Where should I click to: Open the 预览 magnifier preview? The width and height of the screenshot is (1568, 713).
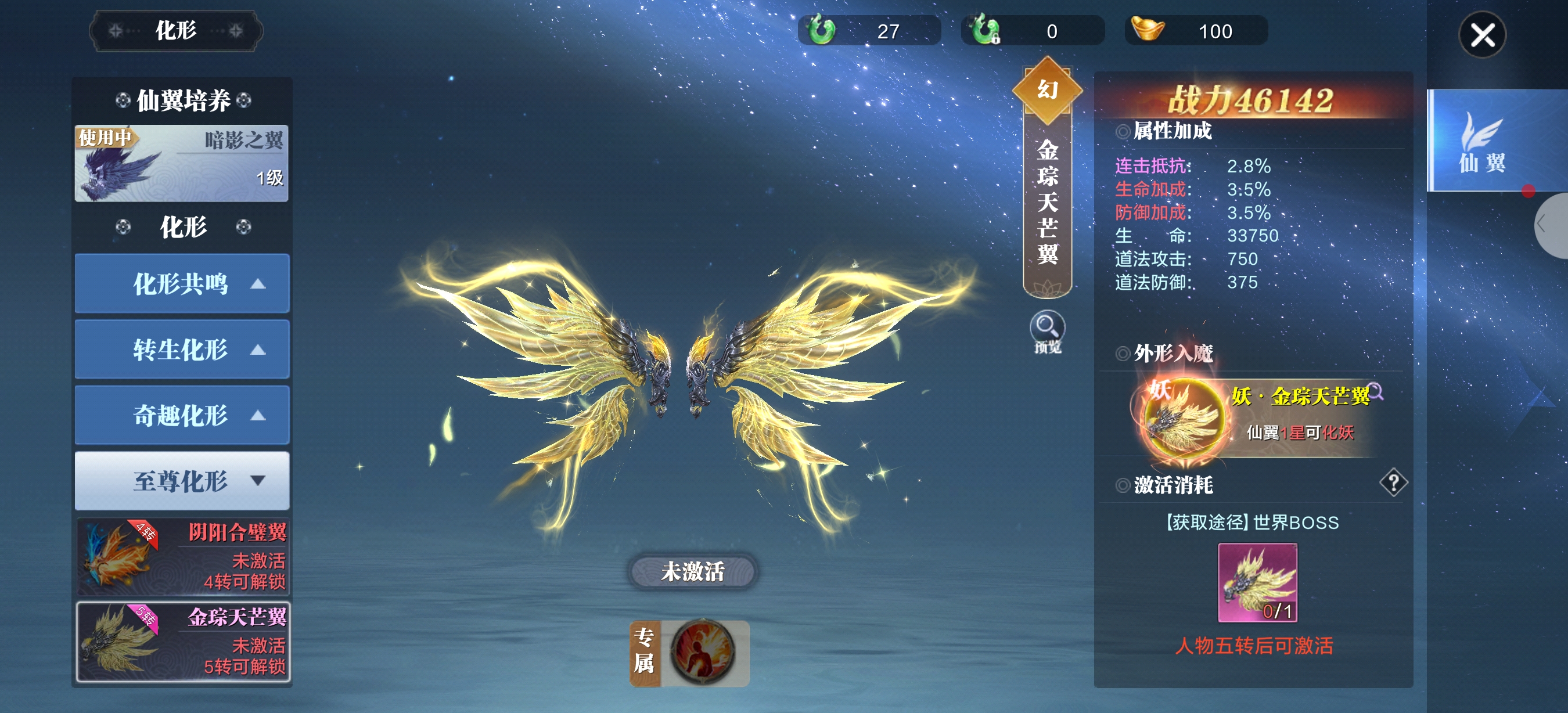[1047, 329]
